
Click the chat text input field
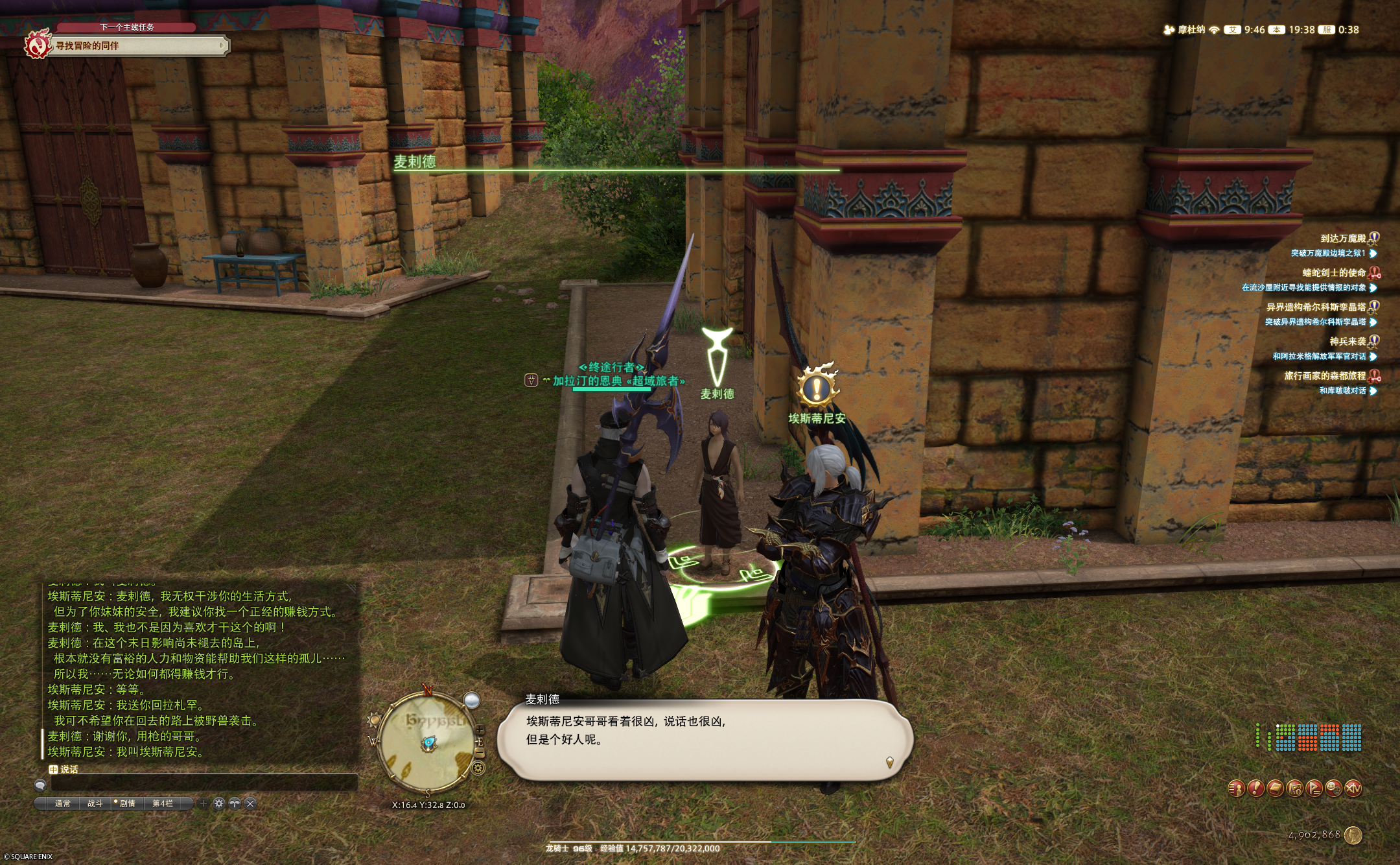204,783
